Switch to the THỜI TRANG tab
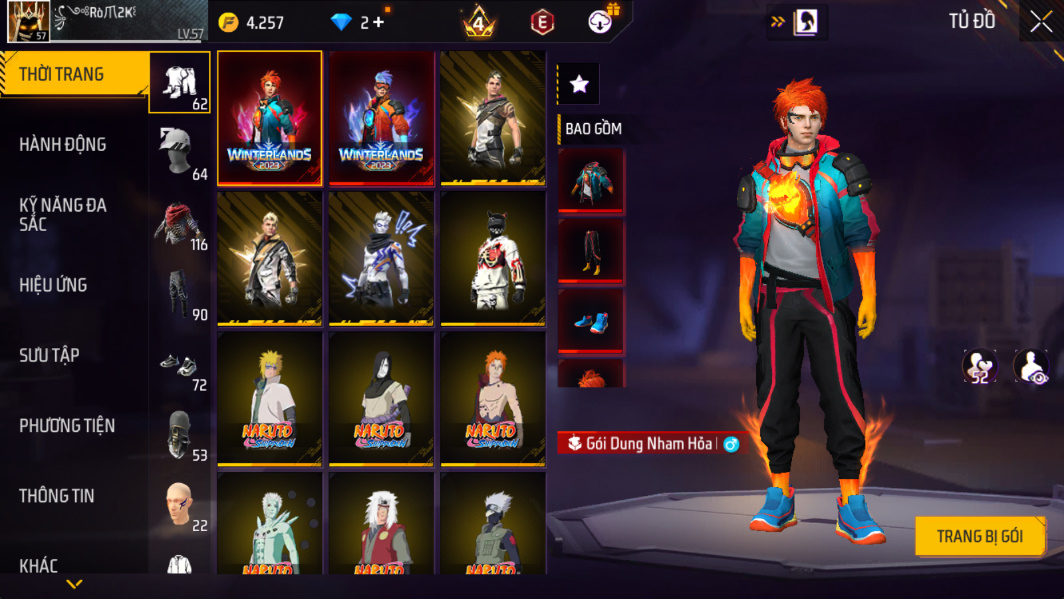Image resolution: width=1064 pixels, height=599 pixels. point(62,75)
